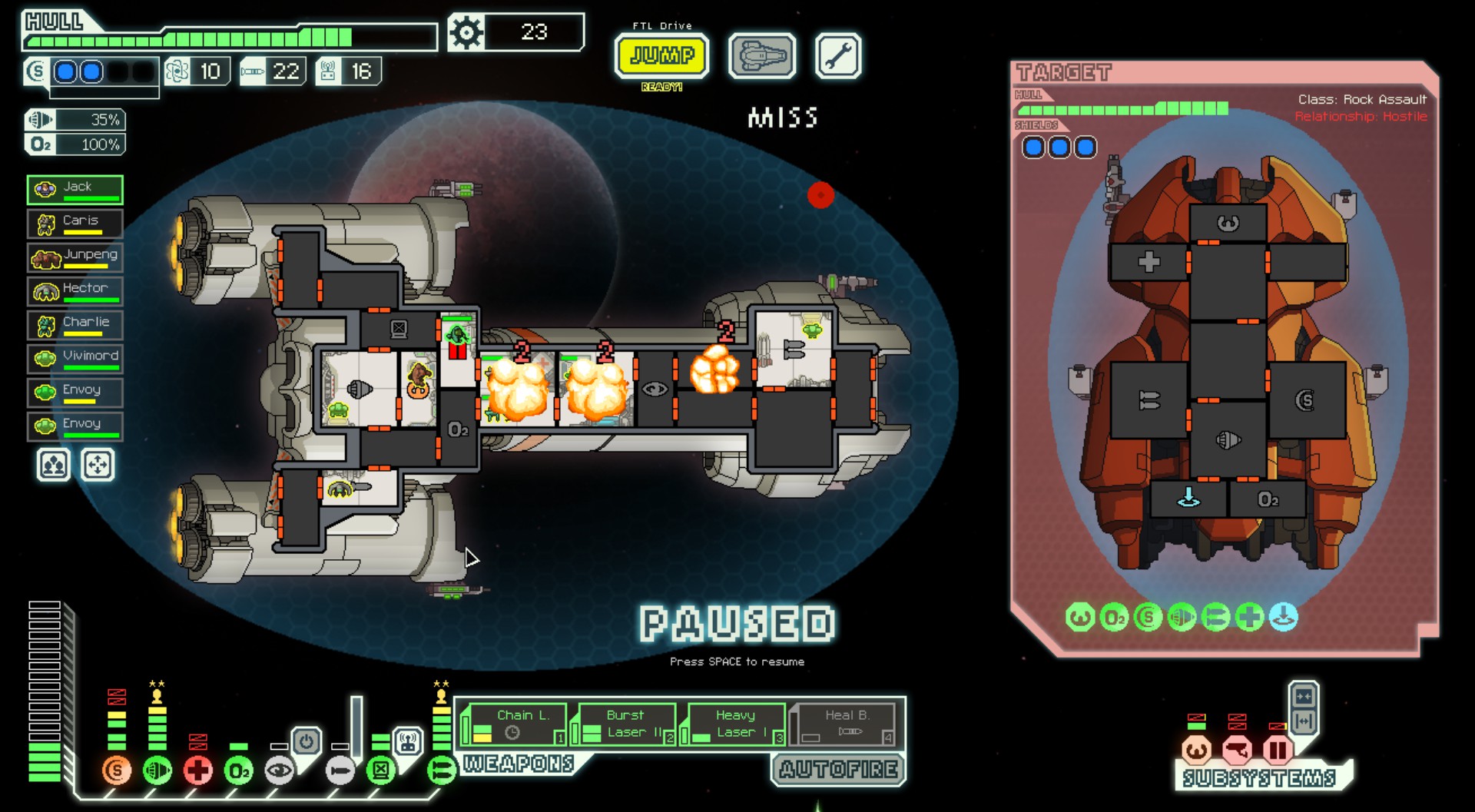This screenshot has width=1475, height=812.
Task: Toggle the save crew positions button
Action: tap(52, 465)
